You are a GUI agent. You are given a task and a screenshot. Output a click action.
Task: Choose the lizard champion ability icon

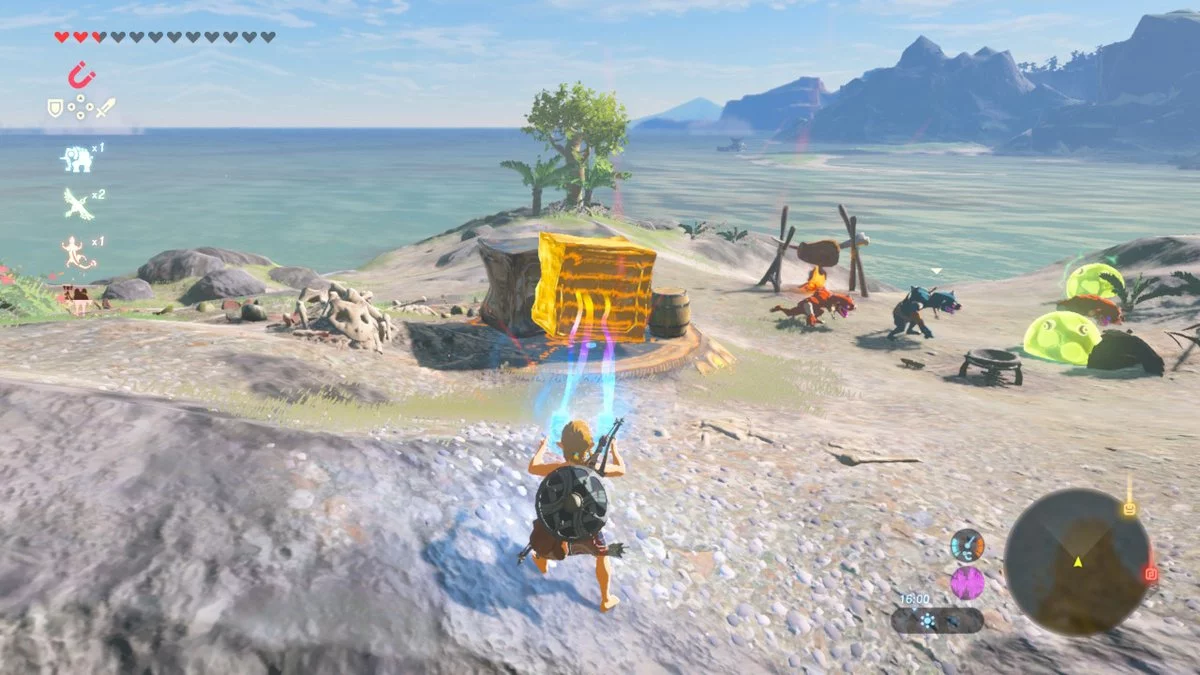[77, 251]
